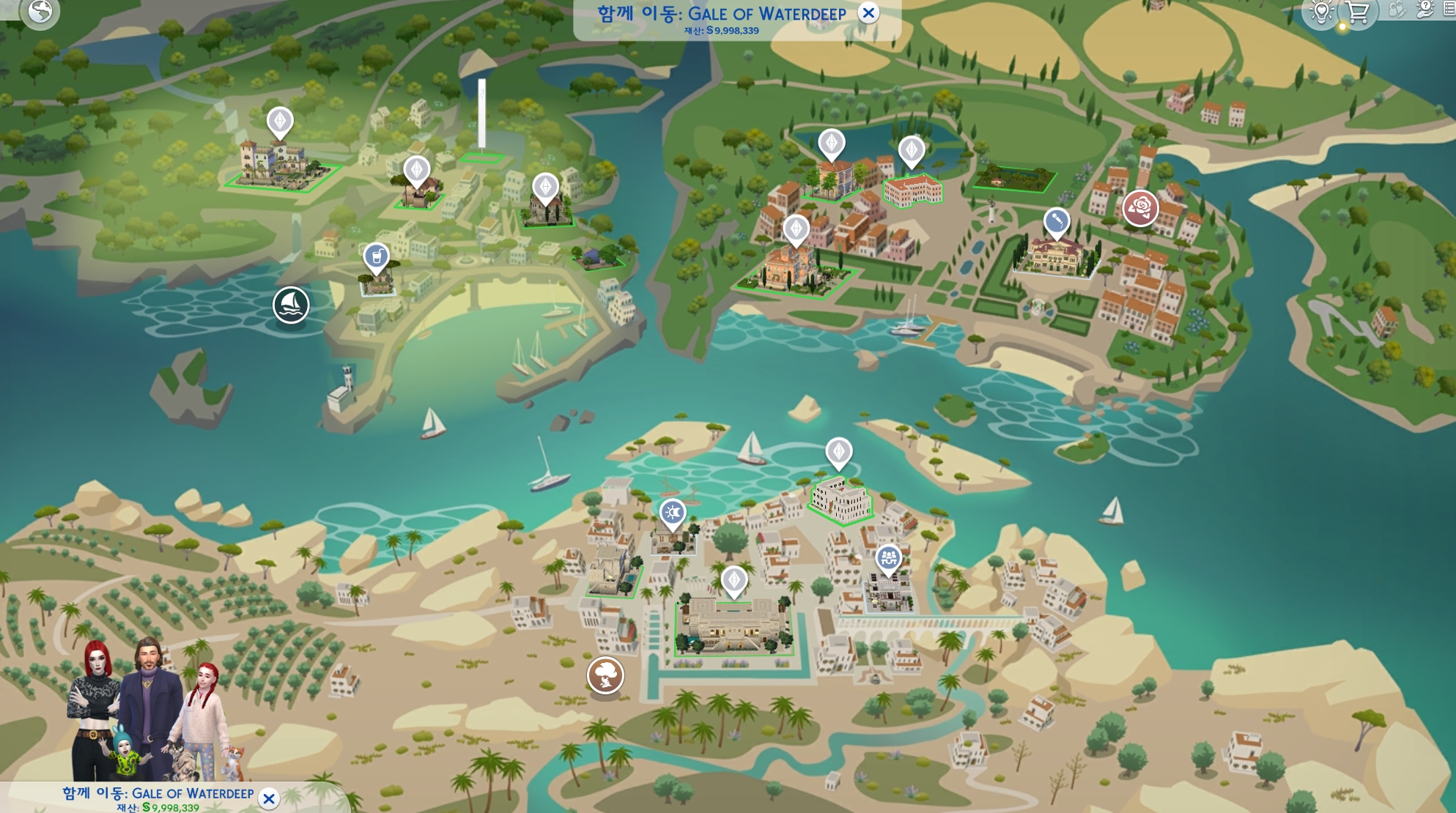Open the heart lightbulb recommendations button
The height and width of the screenshot is (813, 1456).
(x=1322, y=12)
